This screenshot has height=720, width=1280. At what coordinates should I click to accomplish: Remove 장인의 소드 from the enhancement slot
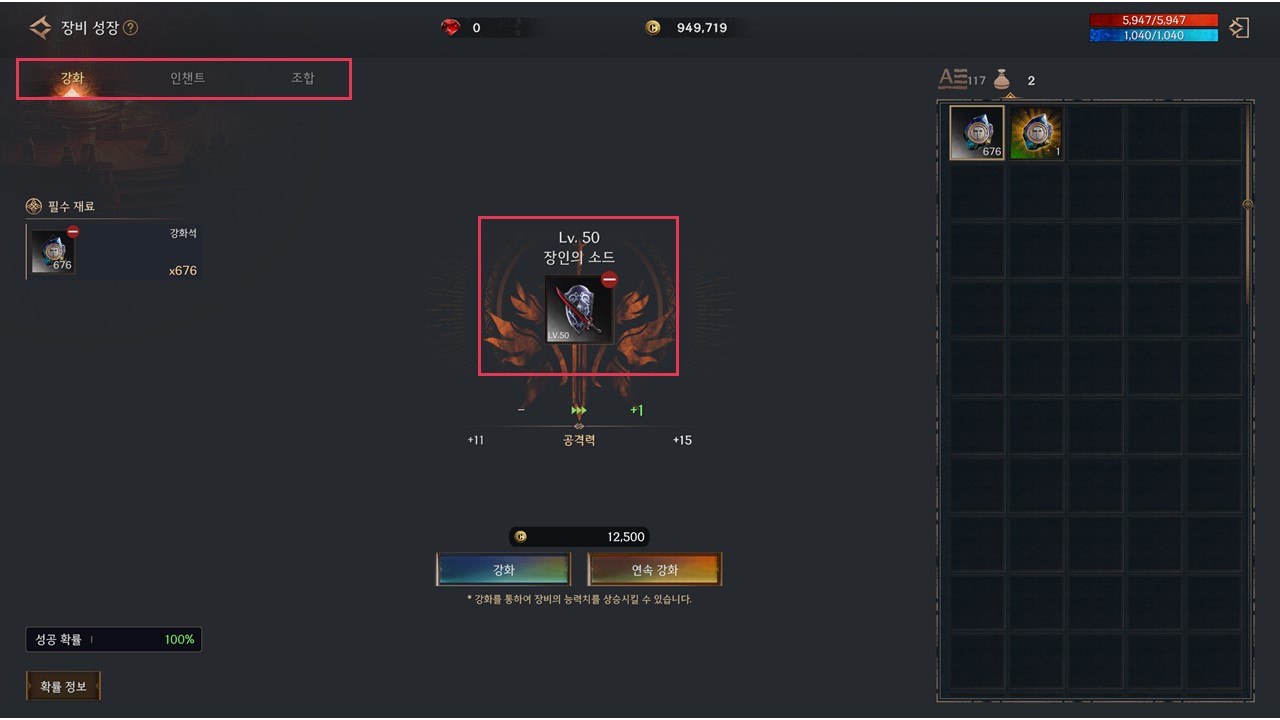coord(609,280)
